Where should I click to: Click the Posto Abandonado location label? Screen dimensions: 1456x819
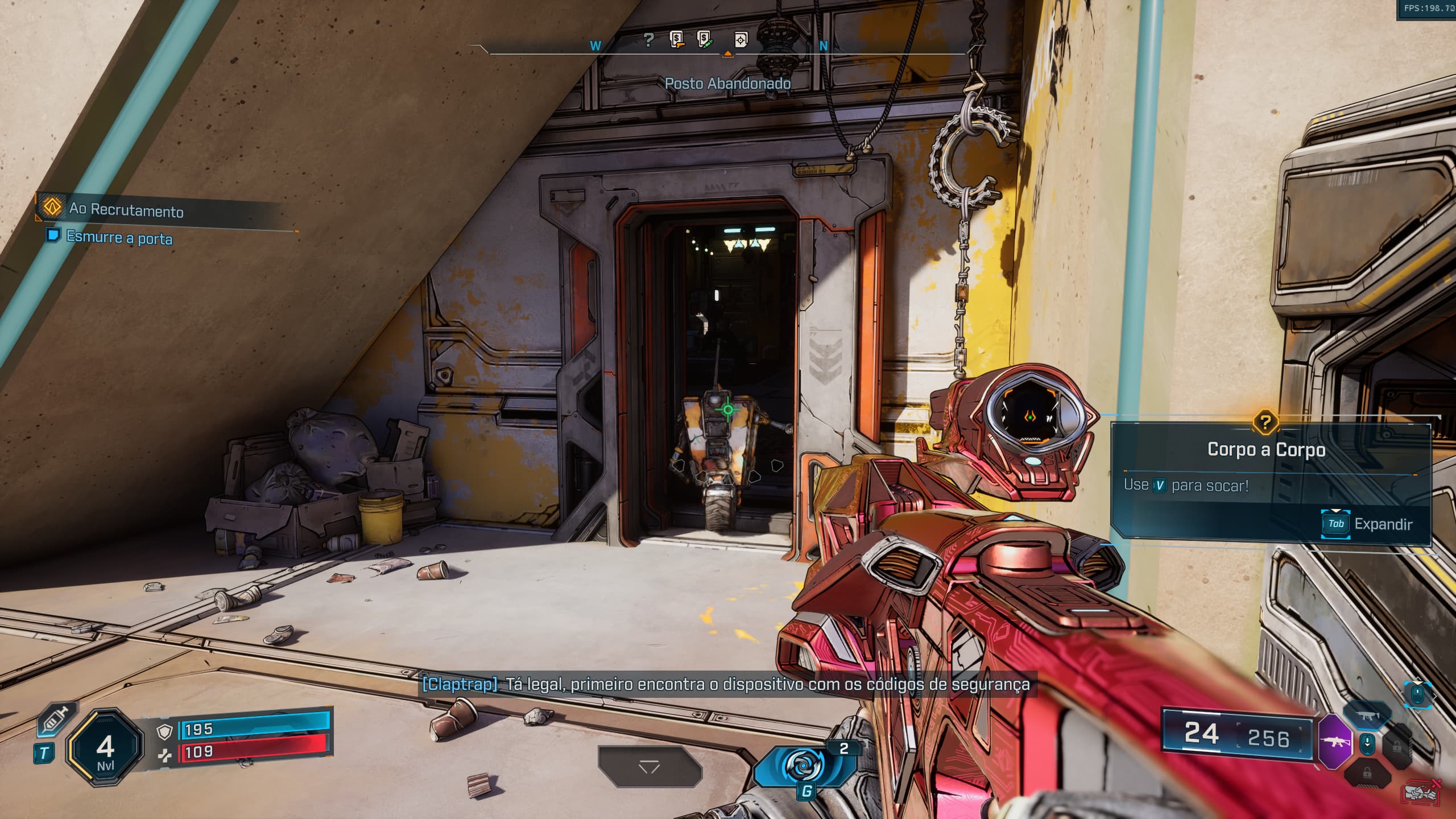pos(728,82)
